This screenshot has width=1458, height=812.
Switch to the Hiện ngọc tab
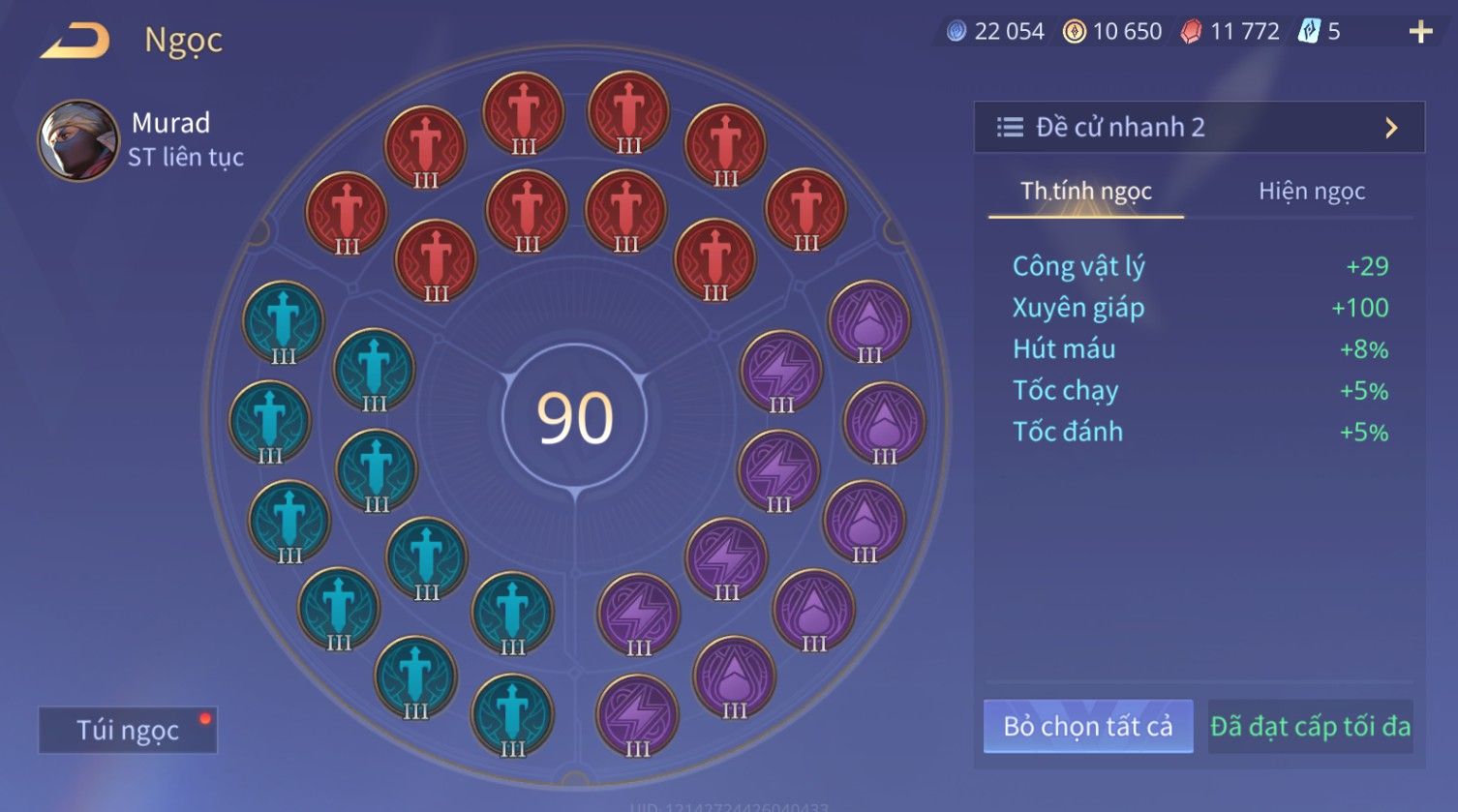(1311, 191)
